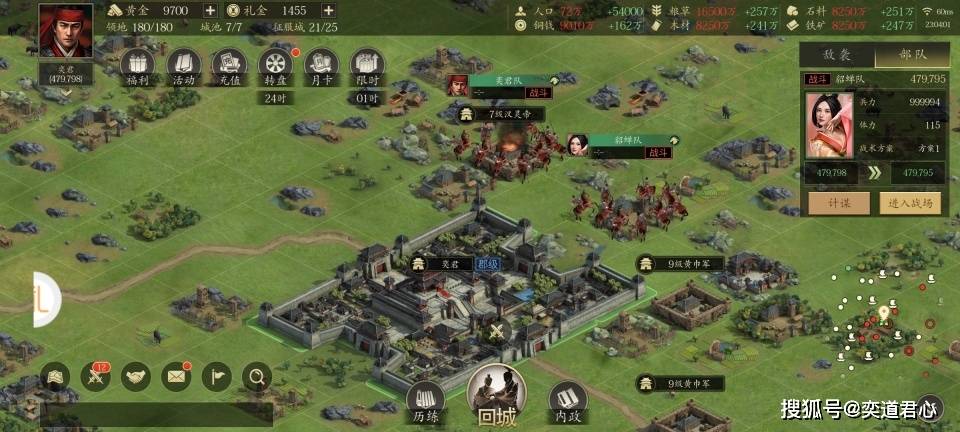Open the 限时 limited-time offer

[x=367, y=67]
